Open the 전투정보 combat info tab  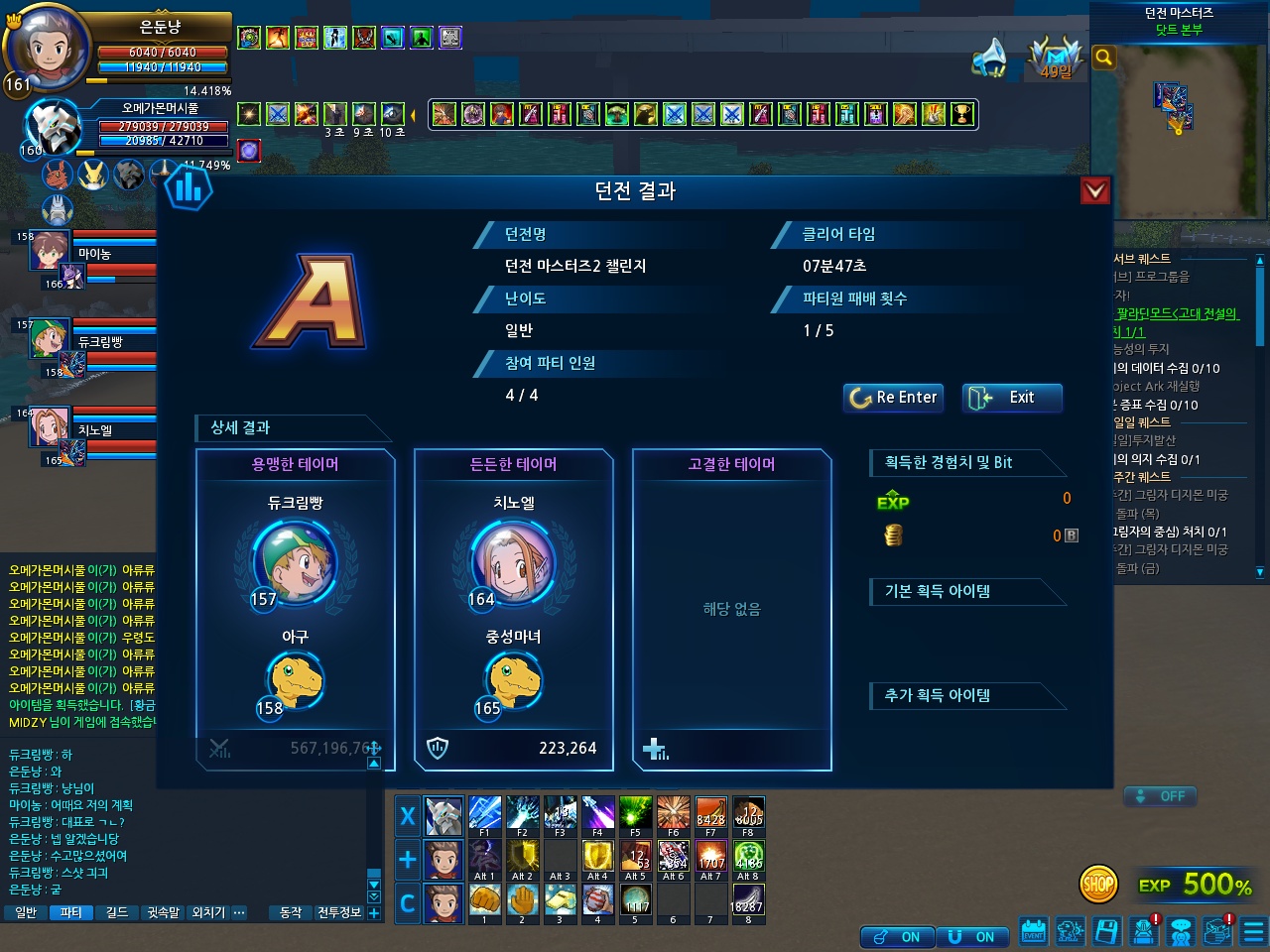[339, 912]
